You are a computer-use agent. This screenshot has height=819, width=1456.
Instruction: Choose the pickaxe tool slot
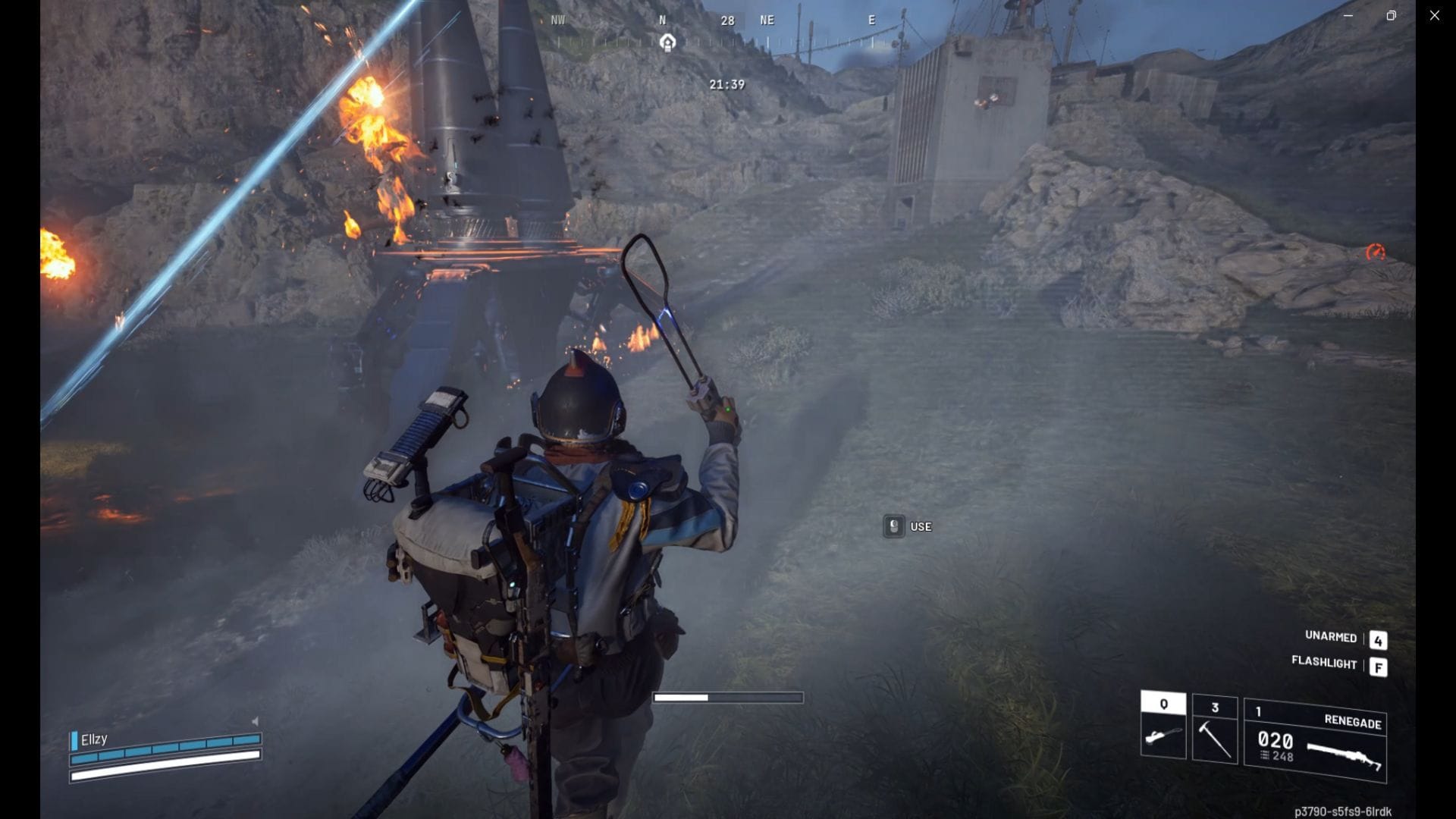click(x=1214, y=729)
